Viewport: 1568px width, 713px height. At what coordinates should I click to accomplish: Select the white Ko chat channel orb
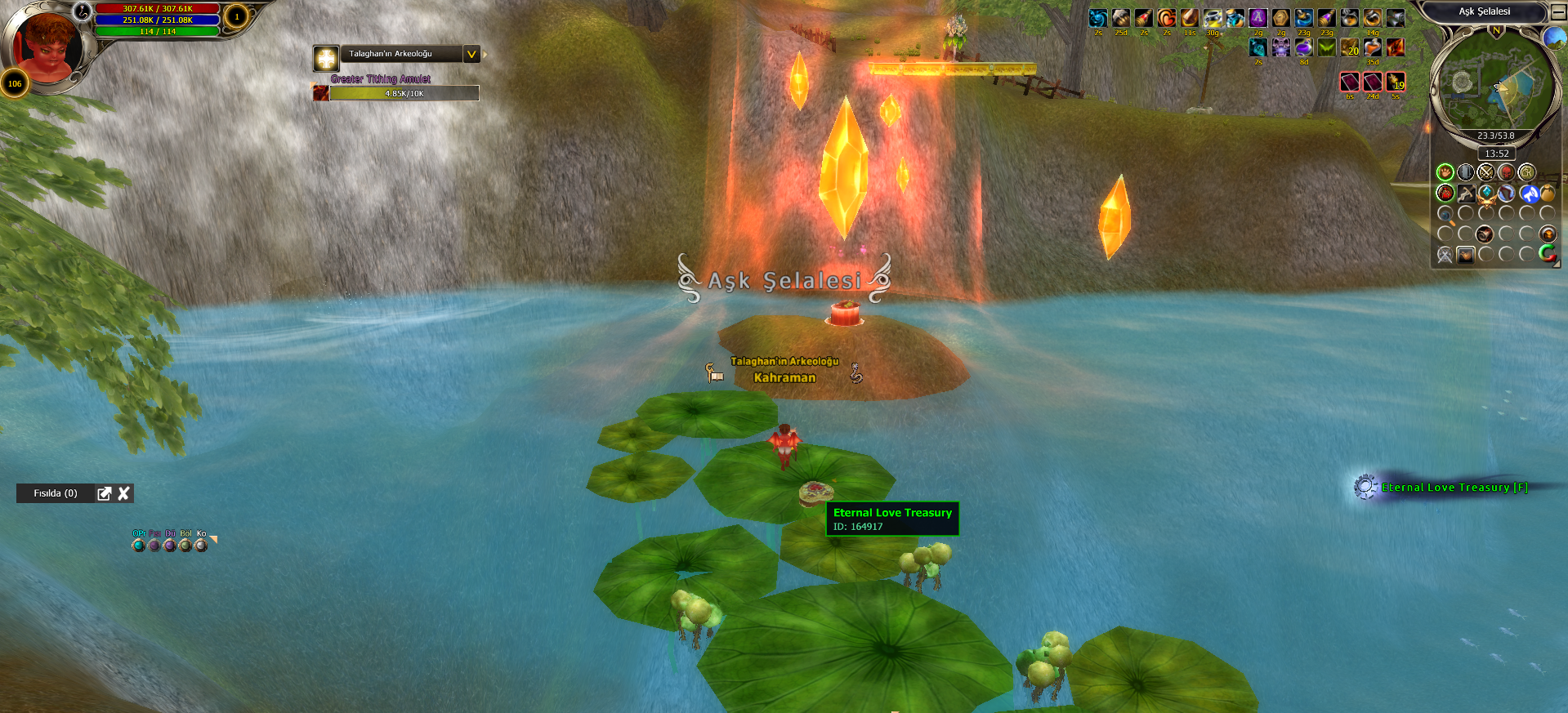[201, 545]
